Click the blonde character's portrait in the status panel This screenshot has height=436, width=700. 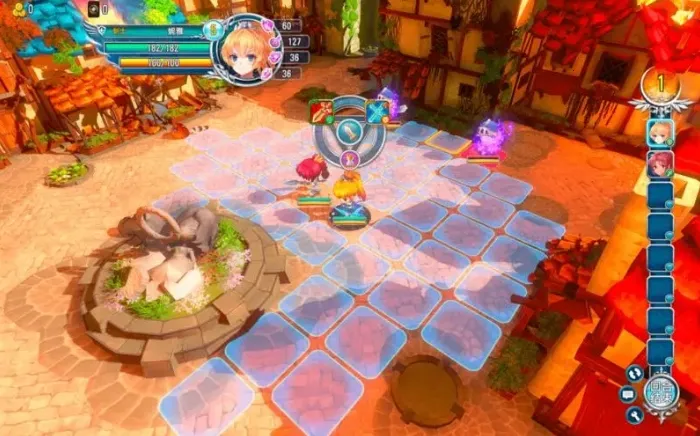pyautogui.click(x=243, y=44)
